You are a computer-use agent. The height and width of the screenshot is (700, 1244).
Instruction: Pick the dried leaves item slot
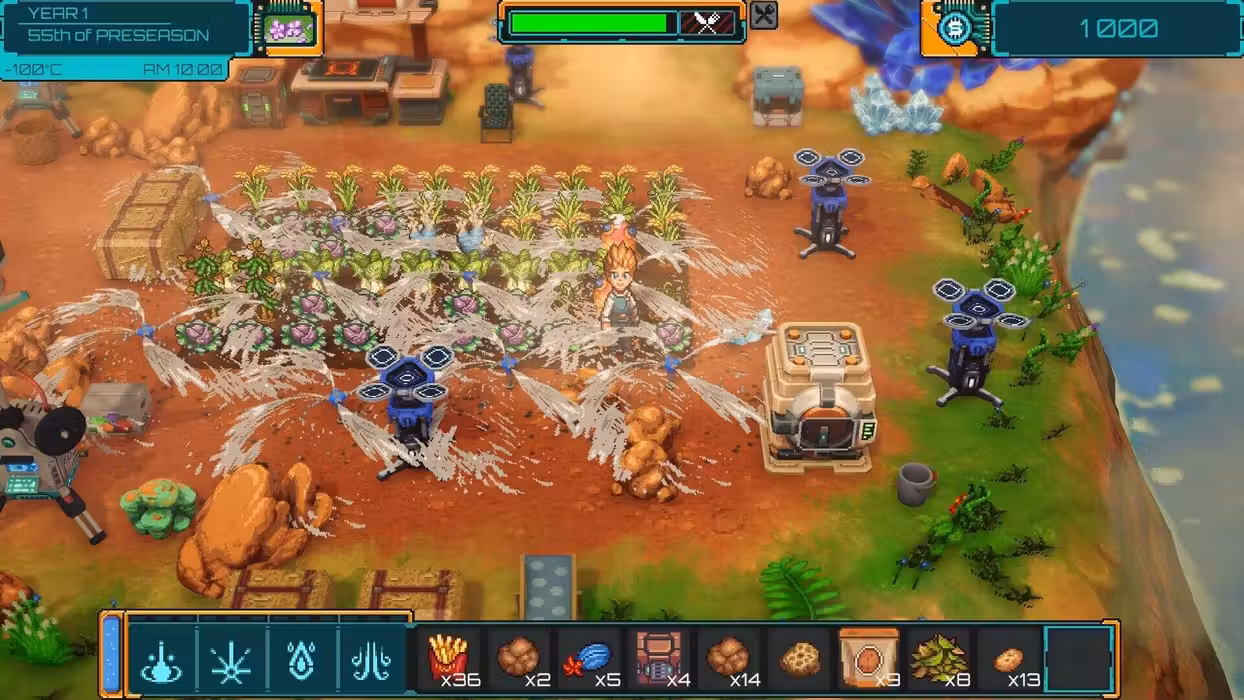pos(938,659)
